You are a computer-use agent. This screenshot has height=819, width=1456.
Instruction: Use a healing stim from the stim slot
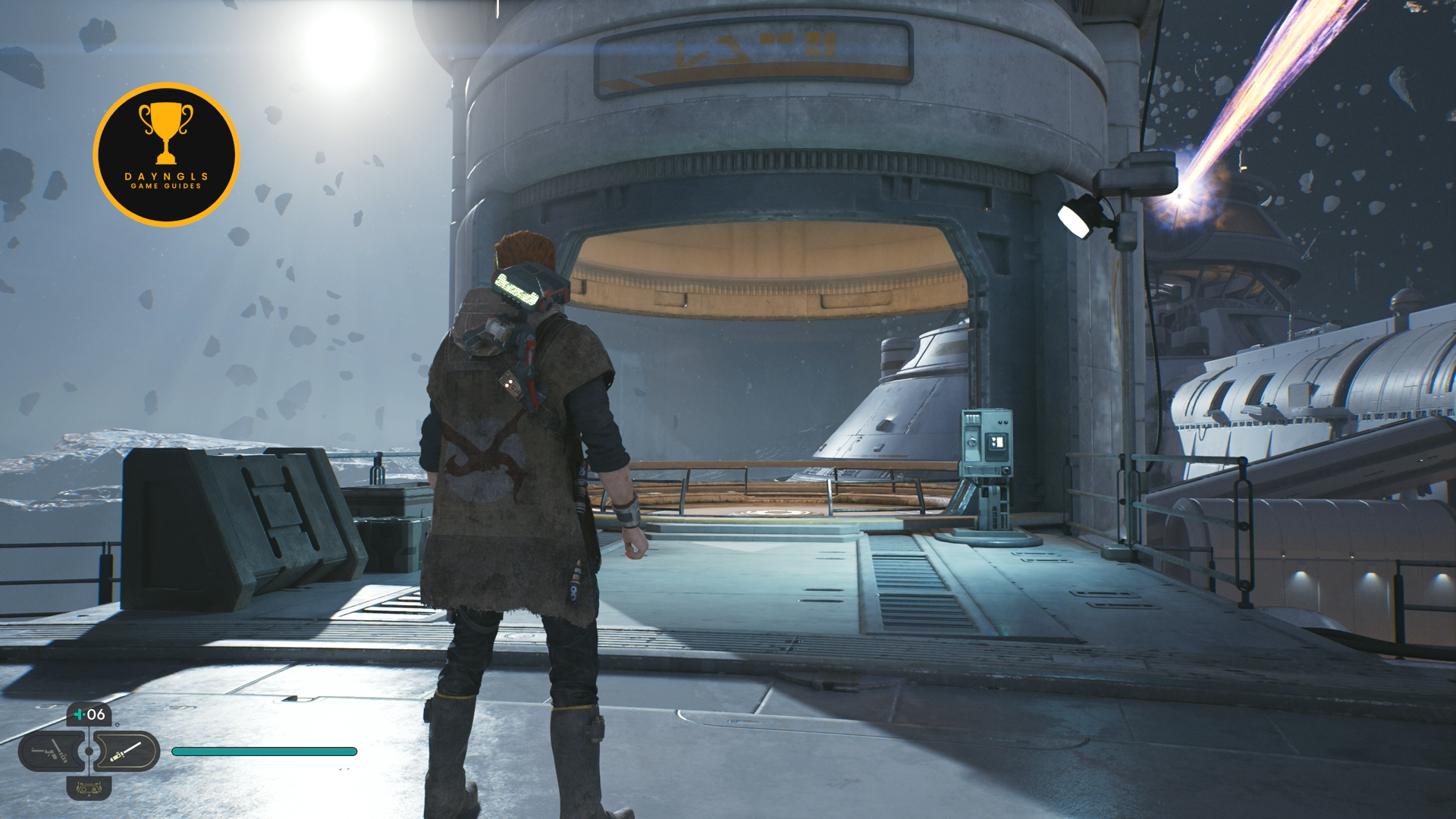click(x=89, y=714)
